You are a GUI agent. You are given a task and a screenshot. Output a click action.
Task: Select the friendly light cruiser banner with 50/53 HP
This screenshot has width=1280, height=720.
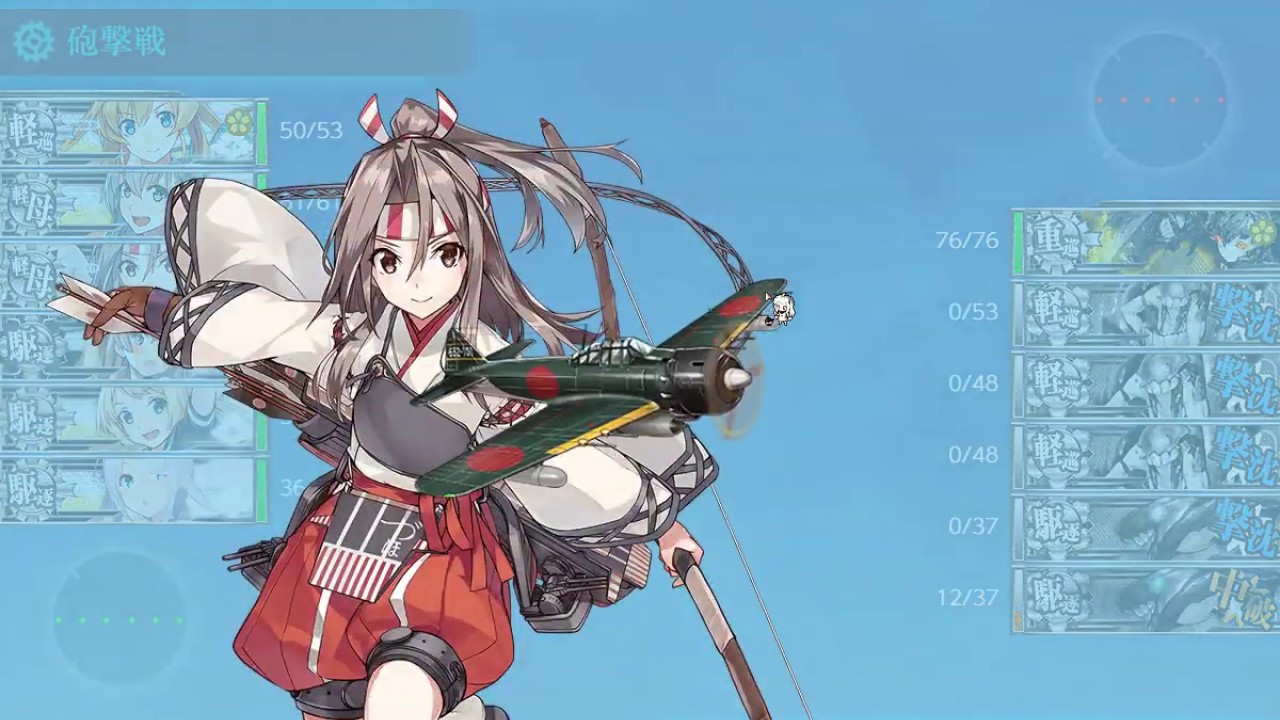pos(130,132)
